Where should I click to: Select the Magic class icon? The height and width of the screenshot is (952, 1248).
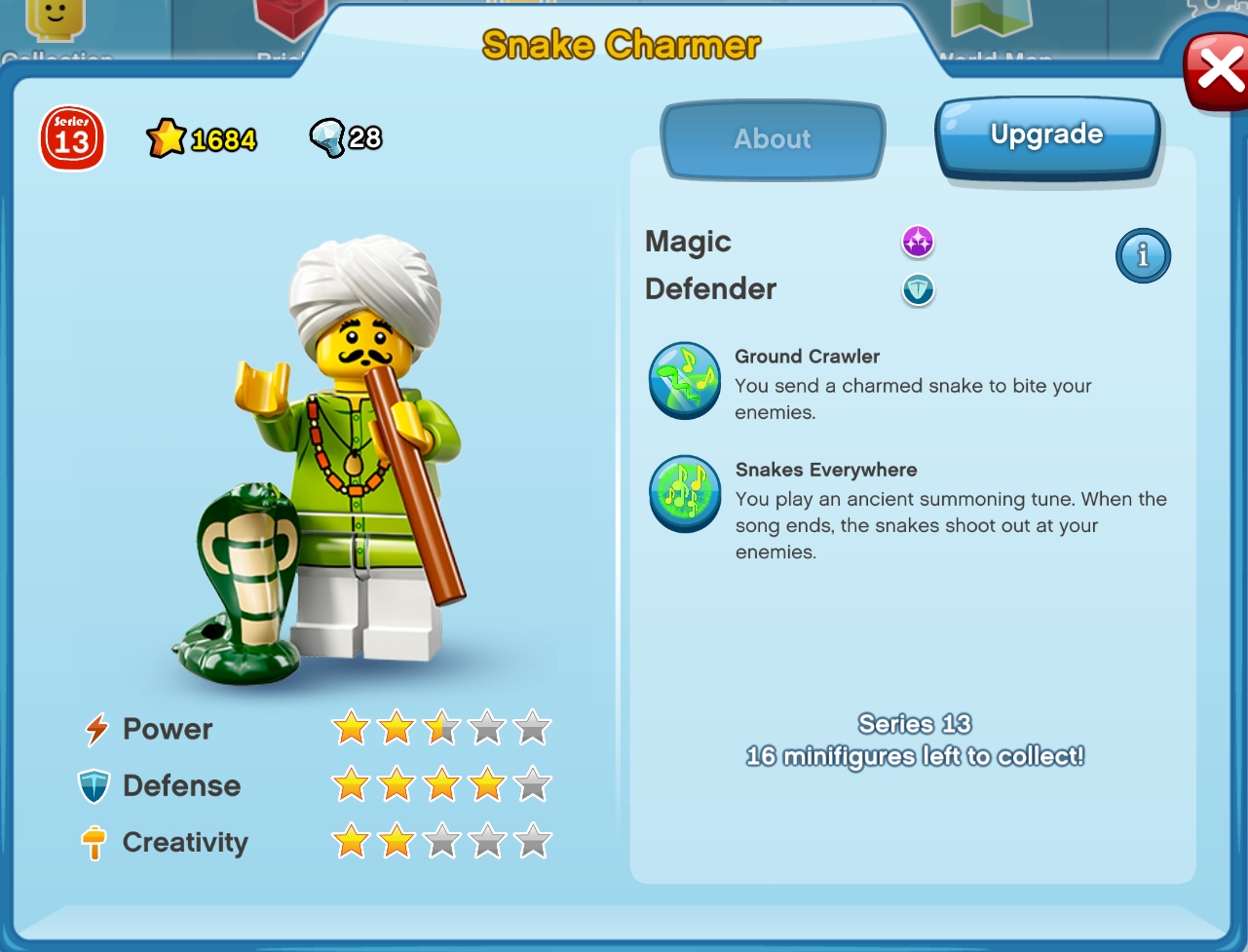point(917,242)
